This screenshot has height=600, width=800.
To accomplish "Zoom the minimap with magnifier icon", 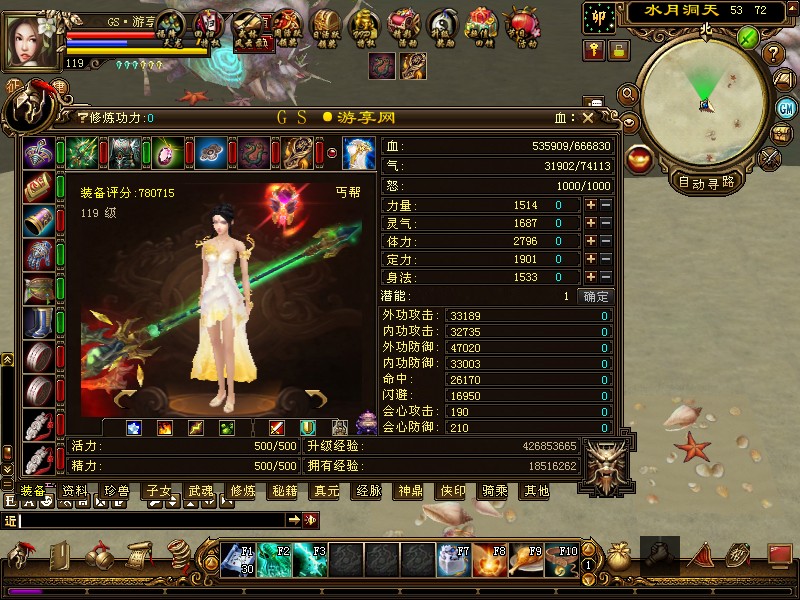I will click(x=628, y=94).
